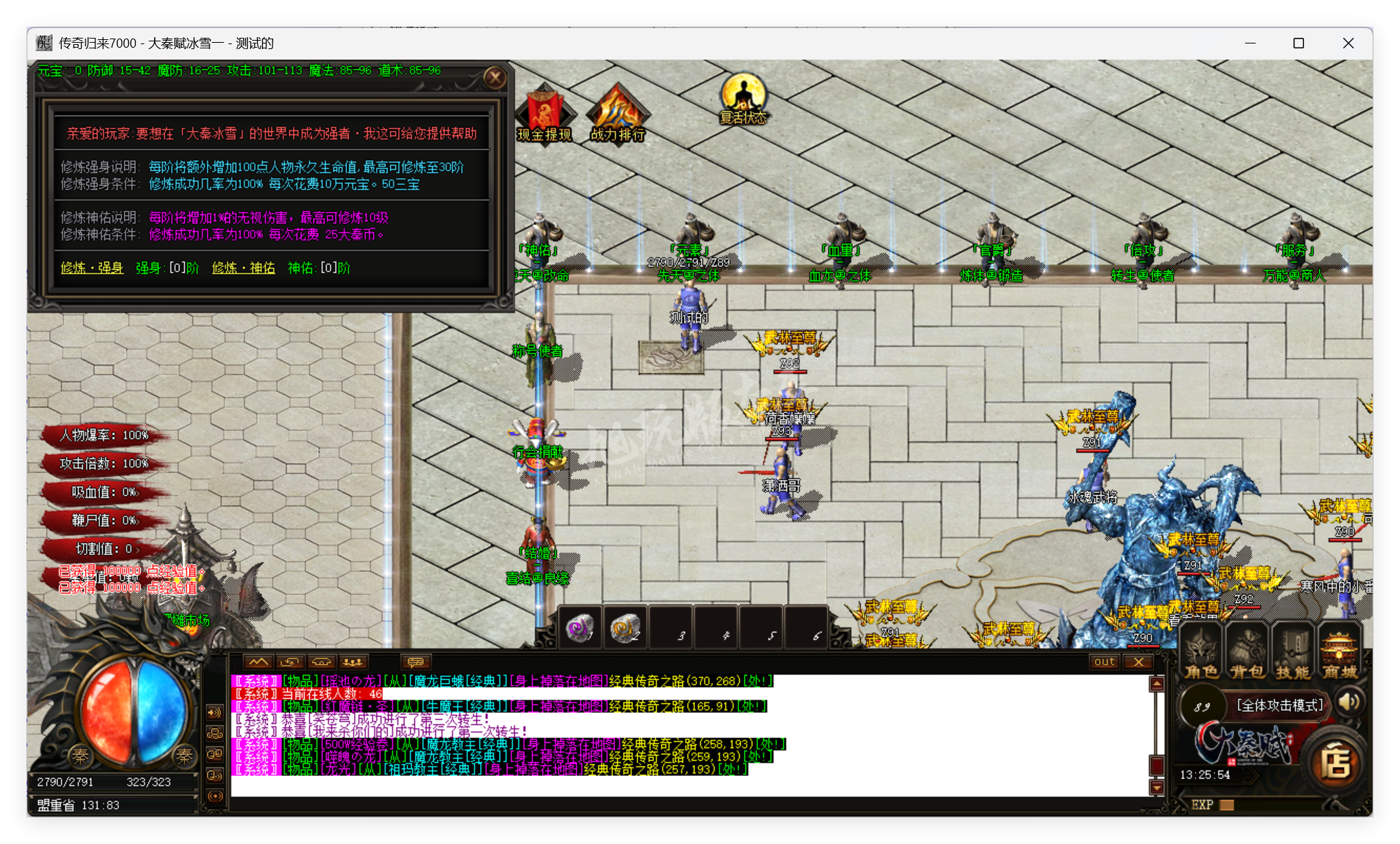
Task: Close the cultivation dialog with the X button
Action: pos(495,78)
